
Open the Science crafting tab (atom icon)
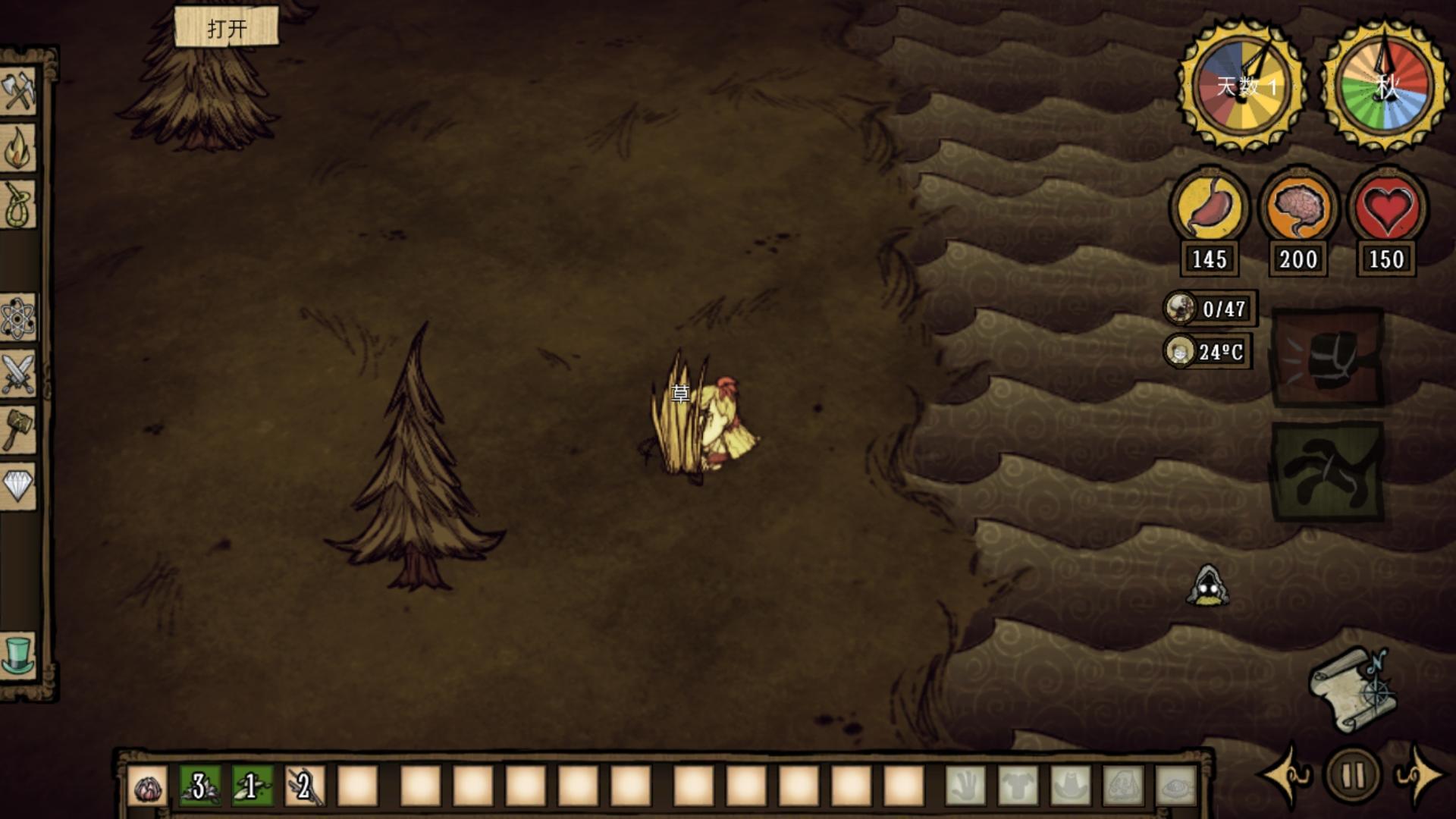click(18, 317)
